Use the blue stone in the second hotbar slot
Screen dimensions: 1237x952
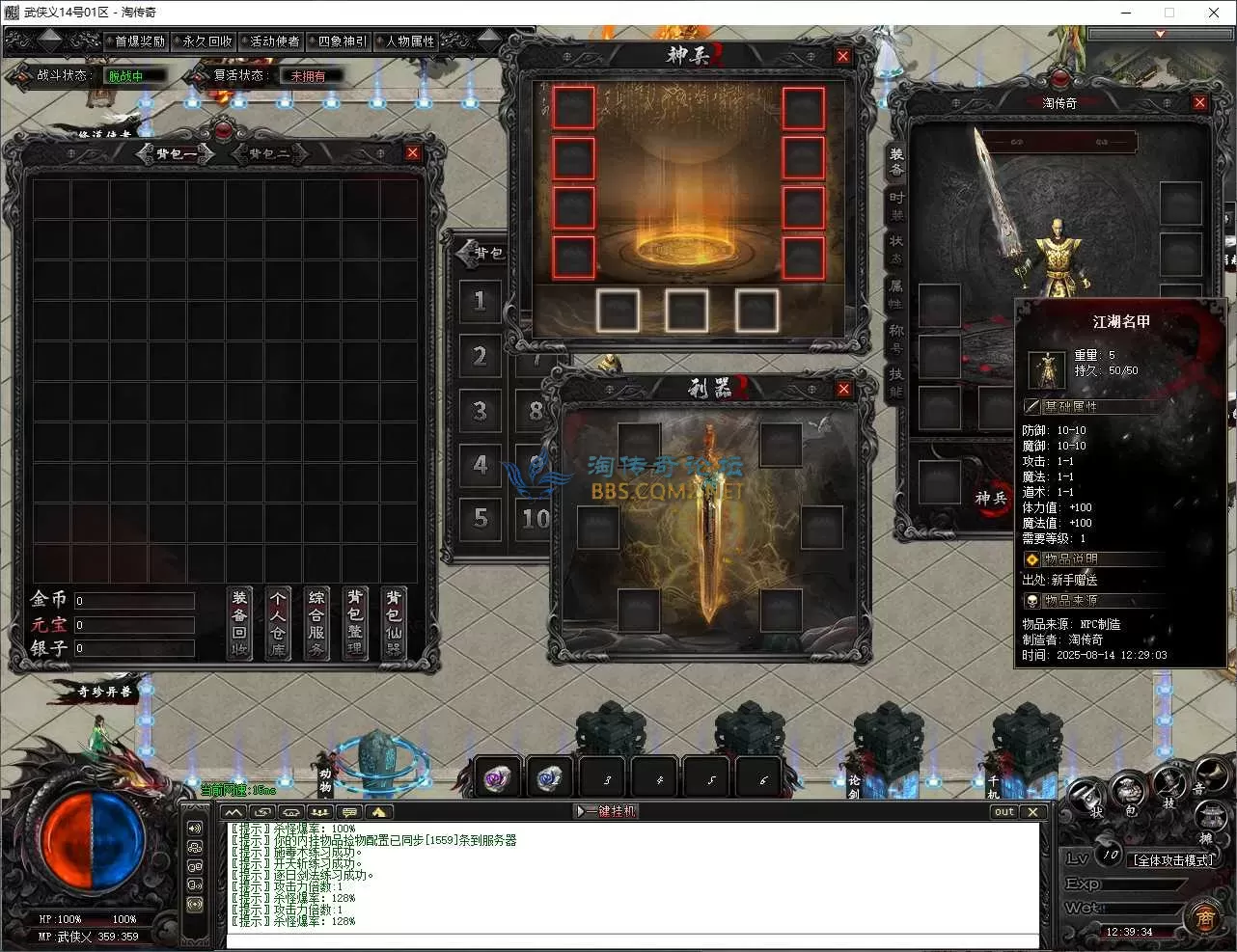(551, 777)
